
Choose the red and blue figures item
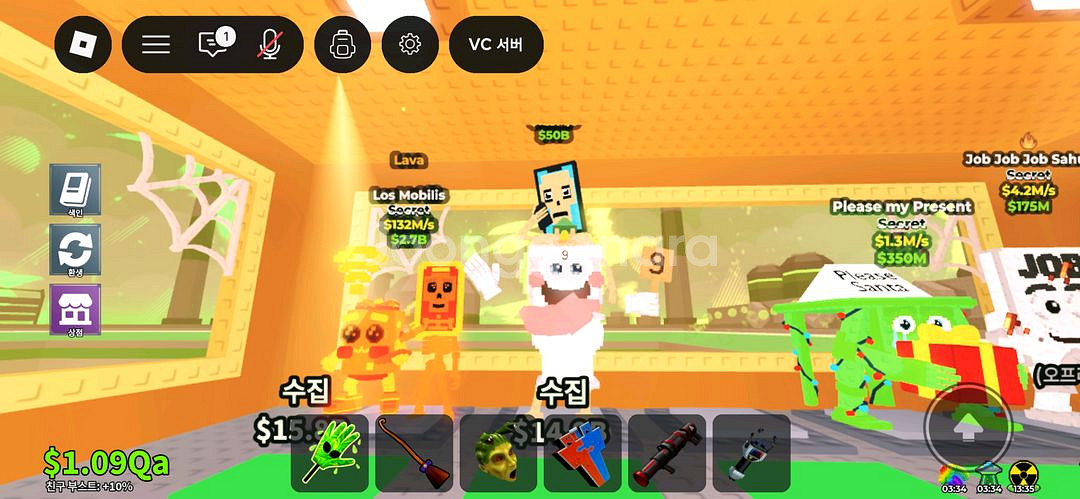[582, 453]
